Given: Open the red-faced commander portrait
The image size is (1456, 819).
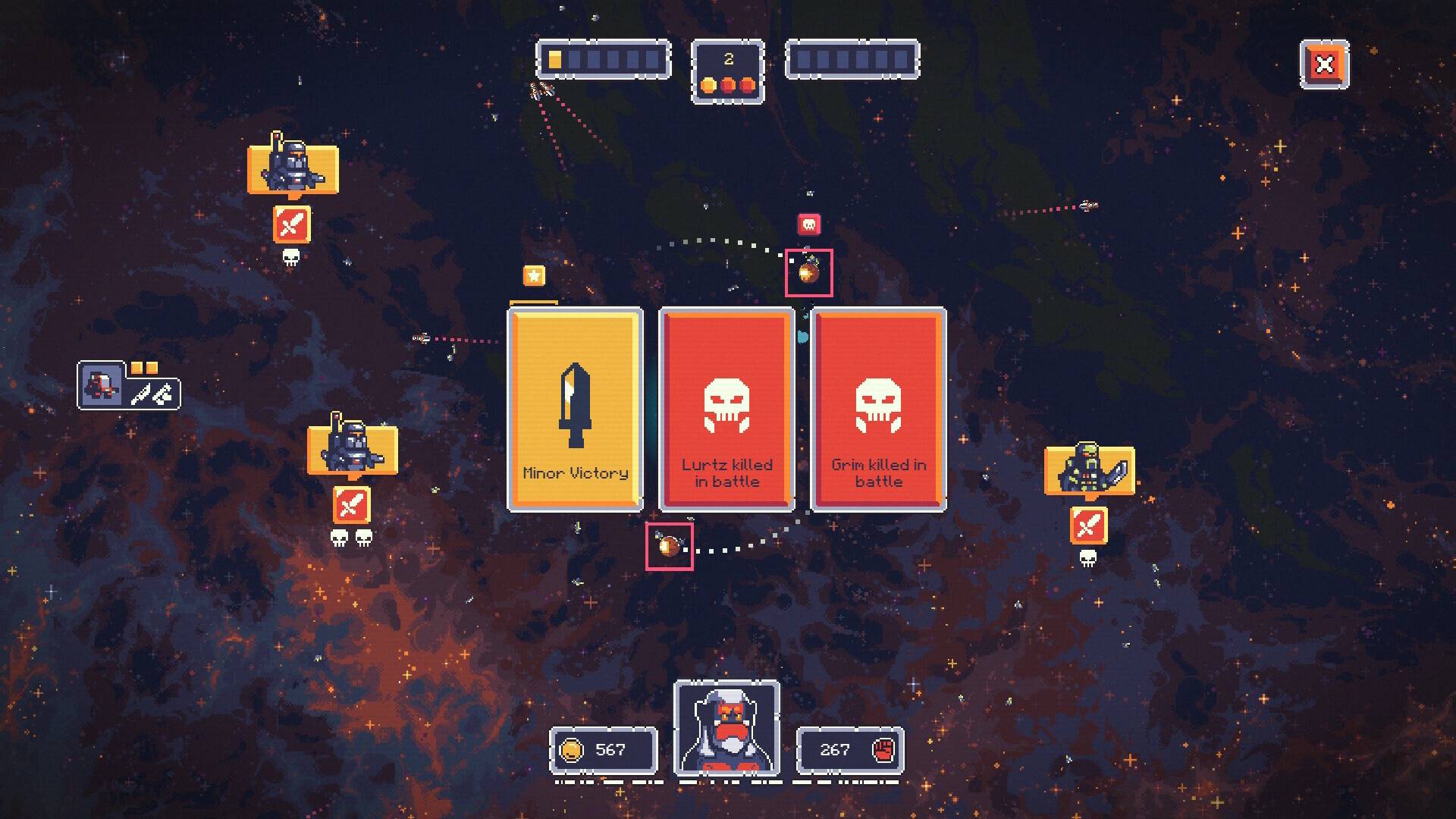Looking at the screenshot, I should [x=726, y=728].
